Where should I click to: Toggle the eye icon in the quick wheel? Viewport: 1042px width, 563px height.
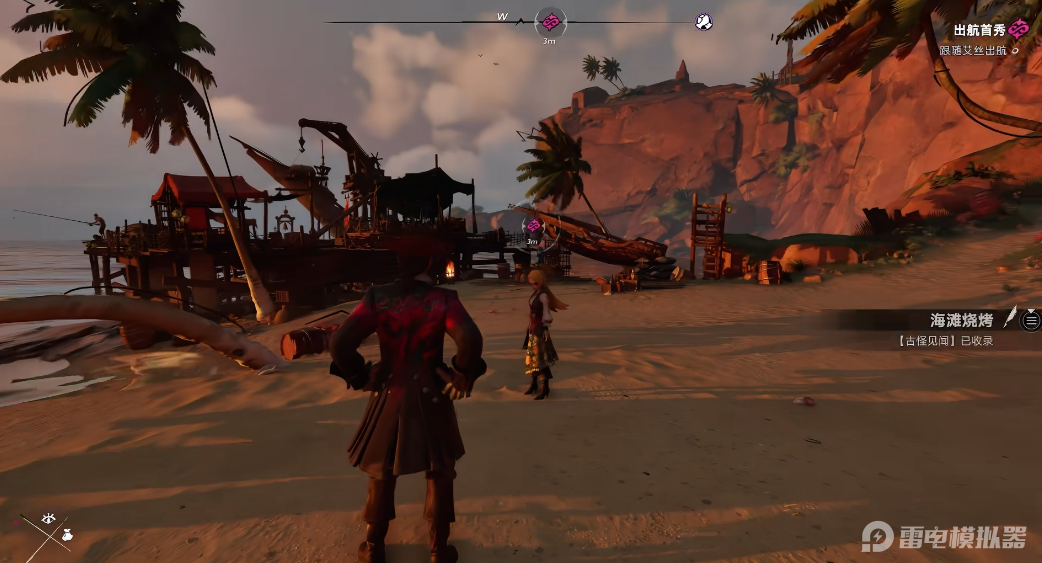click(48, 518)
